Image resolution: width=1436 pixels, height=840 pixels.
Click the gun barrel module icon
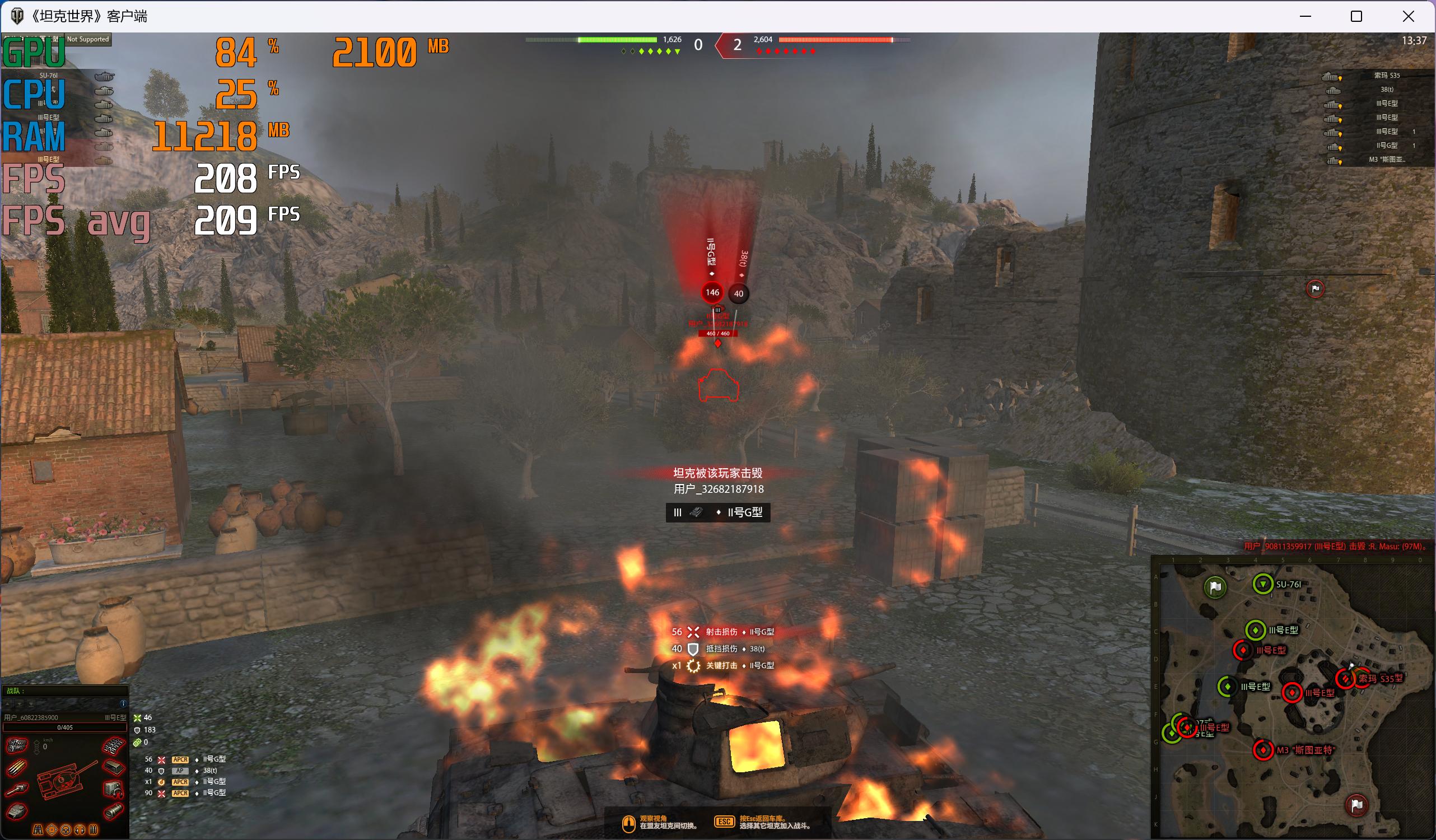coord(17,790)
